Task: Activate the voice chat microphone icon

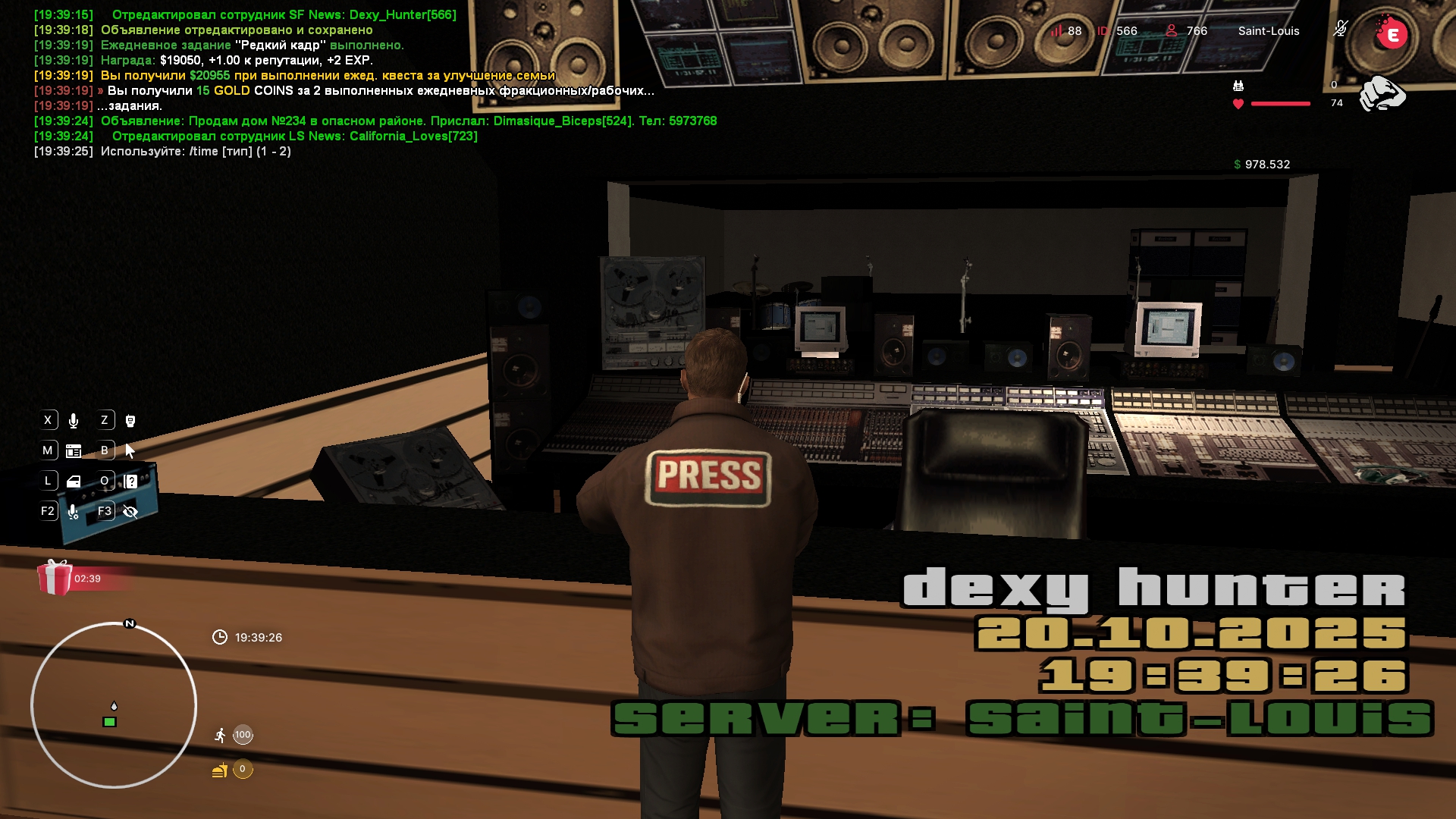Action: (74, 421)
